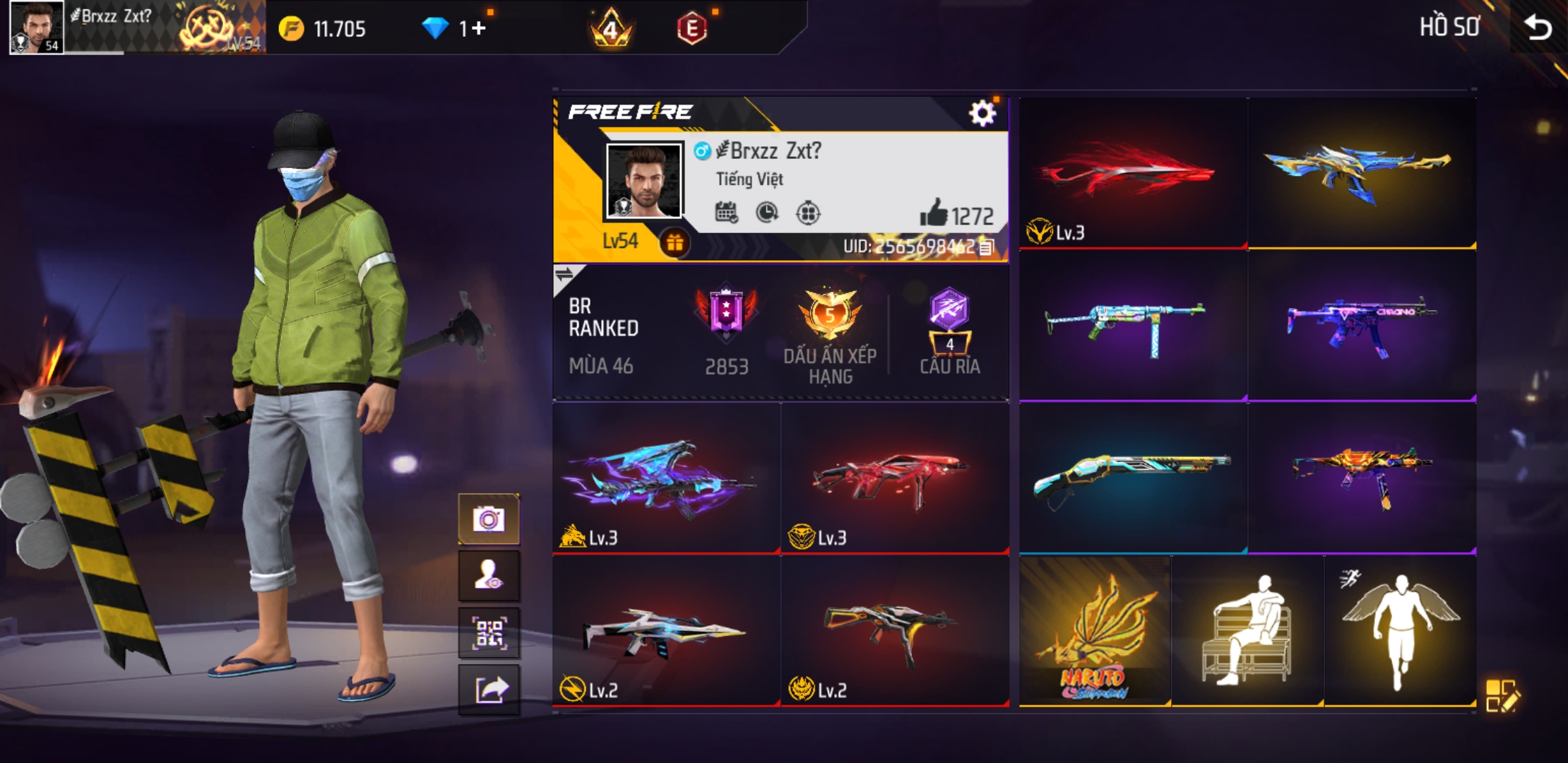View the shotgun skin tile
1568x763 pixels.
[x=1133, y=478]
